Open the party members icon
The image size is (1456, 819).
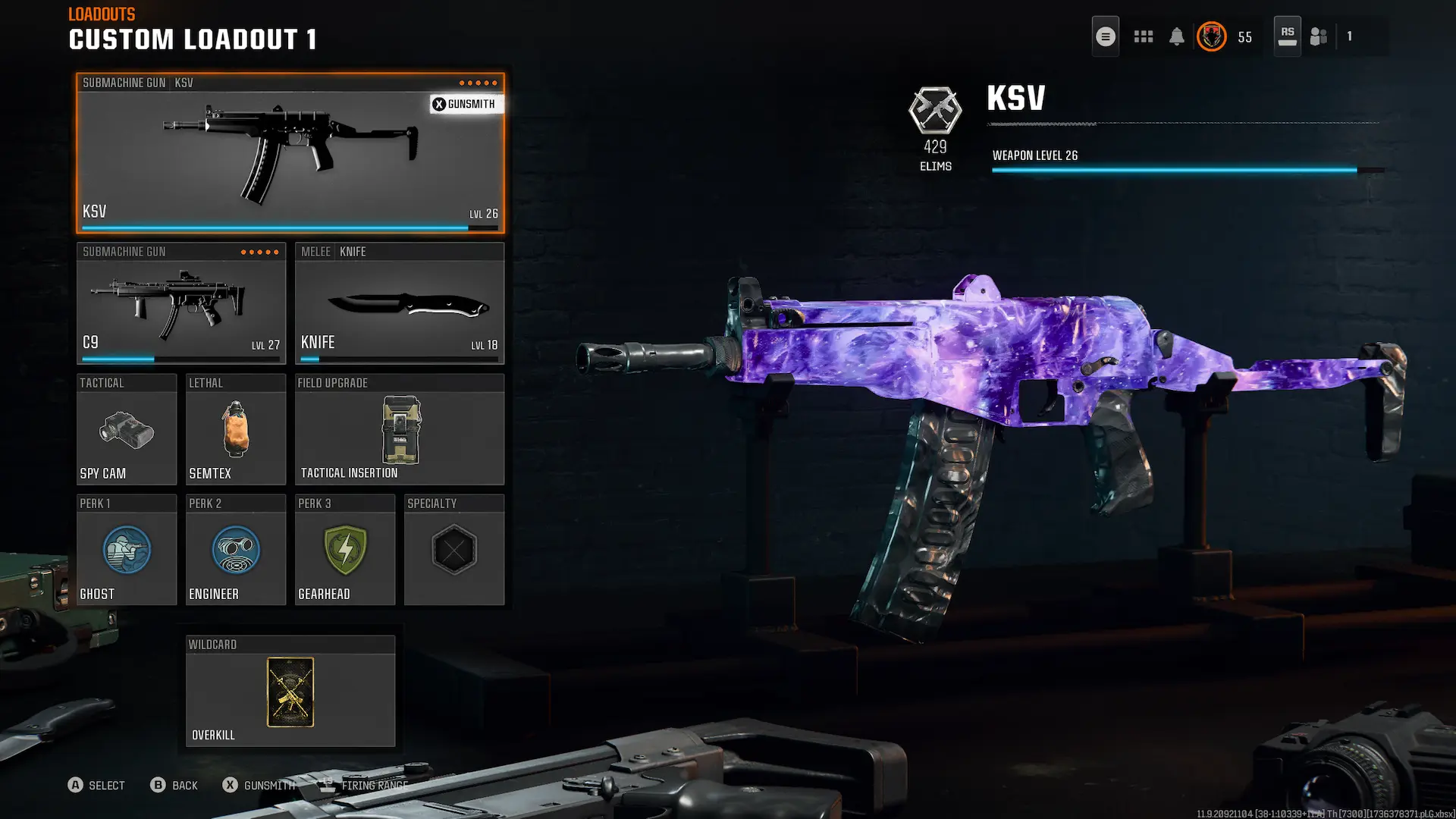click(x=1319, y=36)
